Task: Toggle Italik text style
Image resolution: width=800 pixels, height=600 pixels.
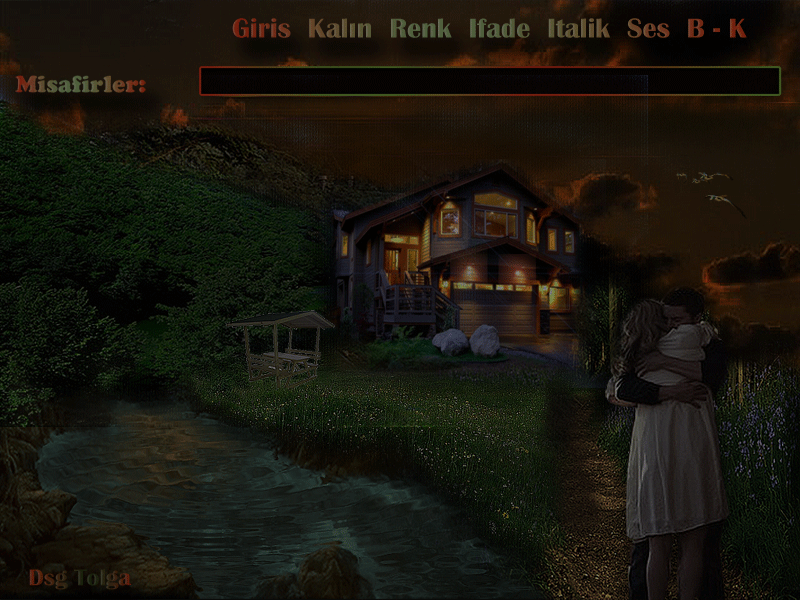Action: (578, 29)
